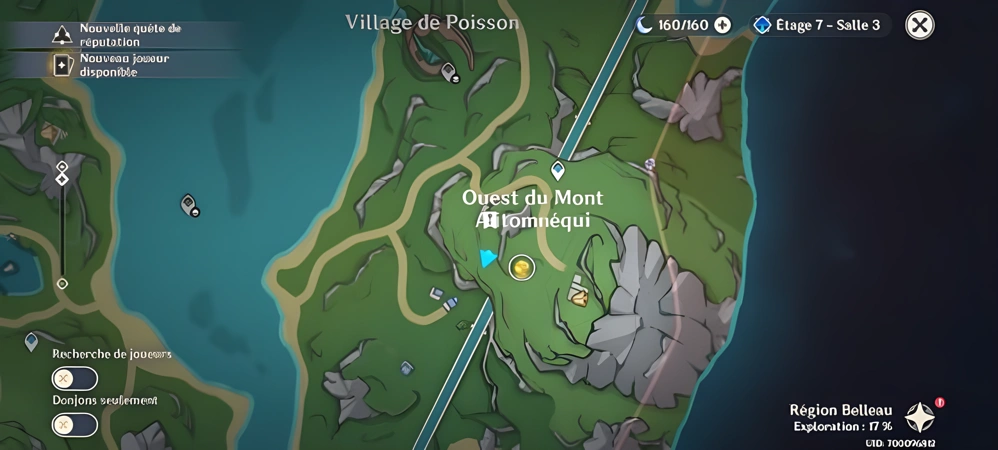The width and height of the screenshot is (998, 450).
Task: Toggle the Recherche de joueurs switch
Action: (75, 379)
